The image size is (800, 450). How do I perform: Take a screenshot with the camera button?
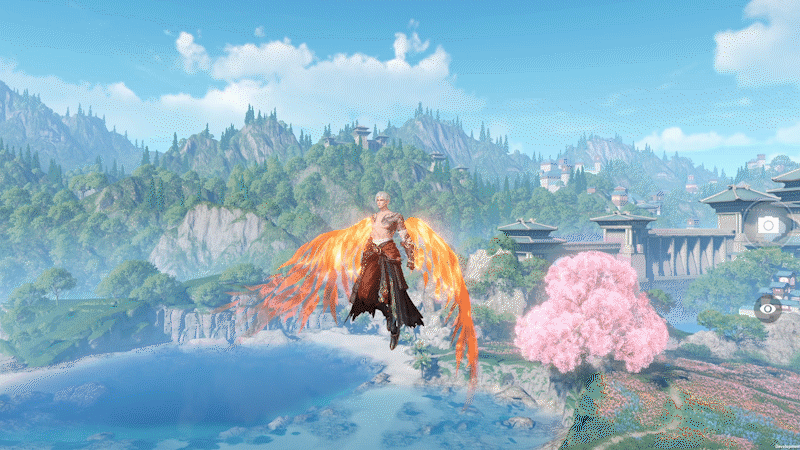tap(768, 225)
